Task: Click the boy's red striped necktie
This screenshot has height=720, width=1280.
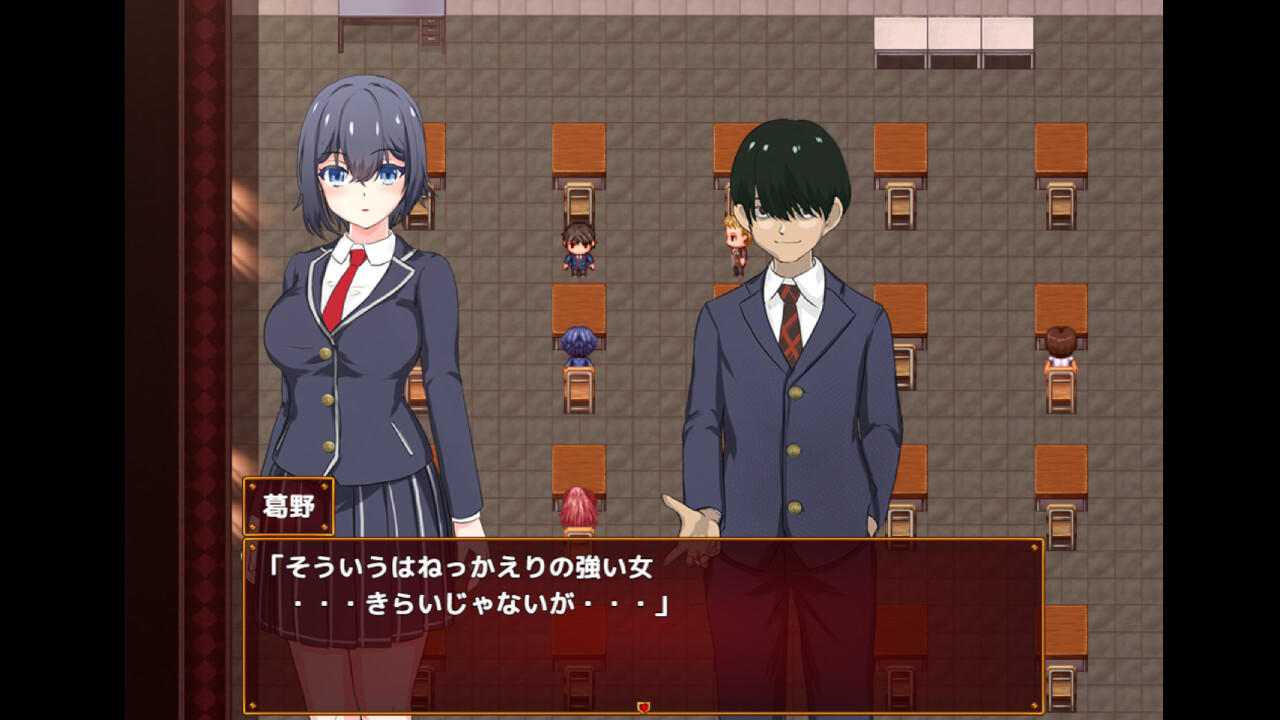Action: point(790,330)
